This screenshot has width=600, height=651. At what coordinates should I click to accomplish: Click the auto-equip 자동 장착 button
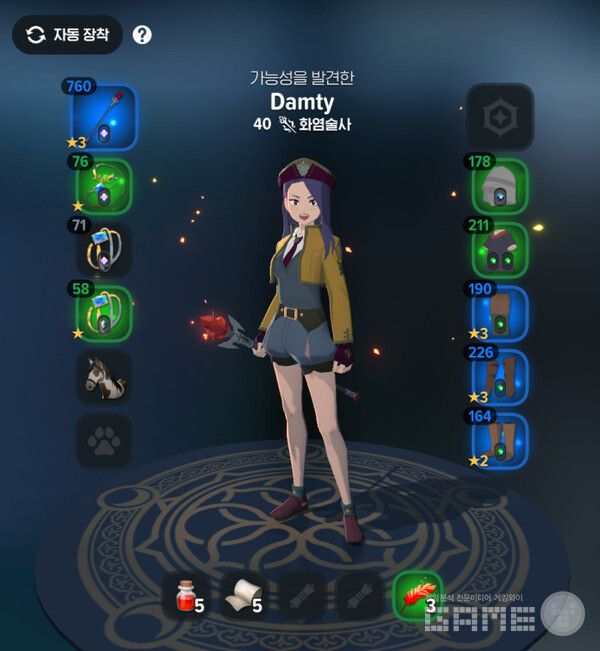pyautogui.click(x=67, y=35)
